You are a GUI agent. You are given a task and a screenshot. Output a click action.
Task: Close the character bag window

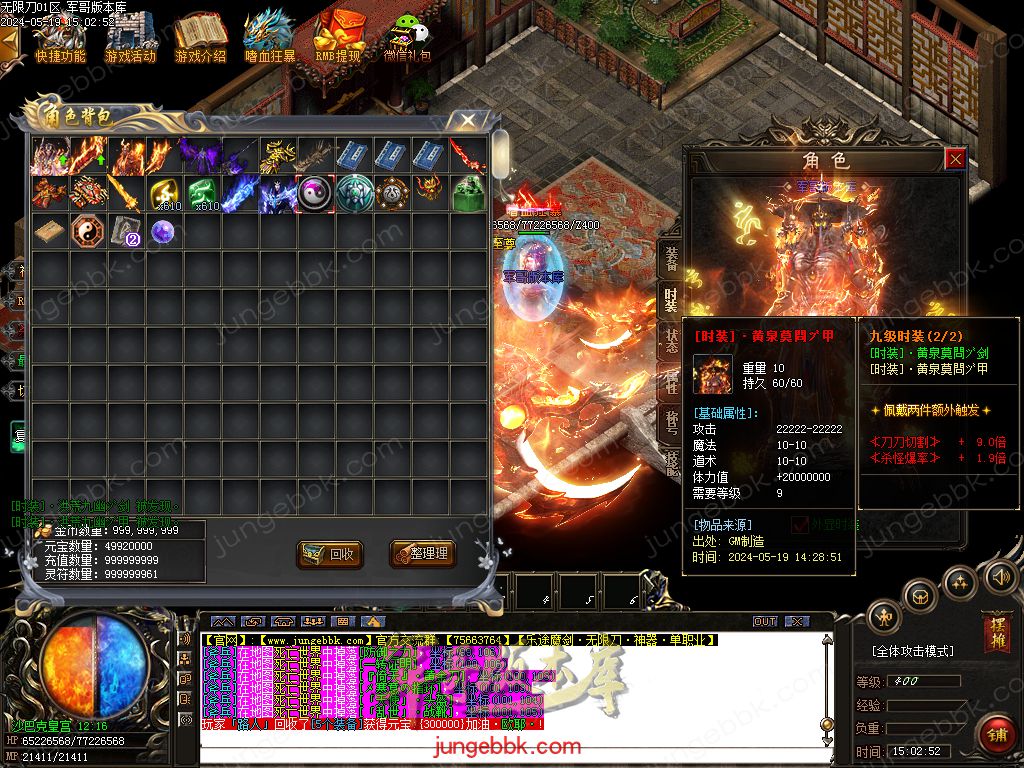pos(468,121)
